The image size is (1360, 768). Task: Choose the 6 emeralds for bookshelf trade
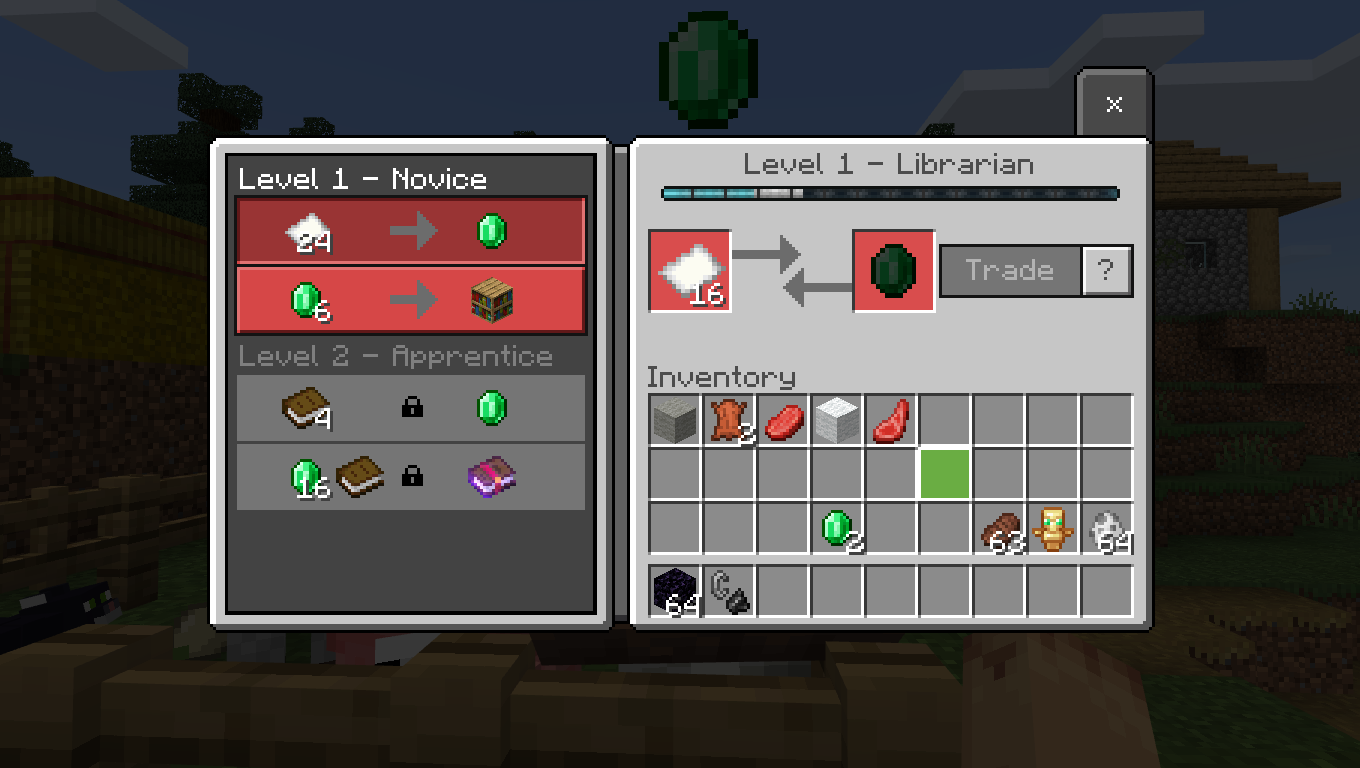point(411,299)
